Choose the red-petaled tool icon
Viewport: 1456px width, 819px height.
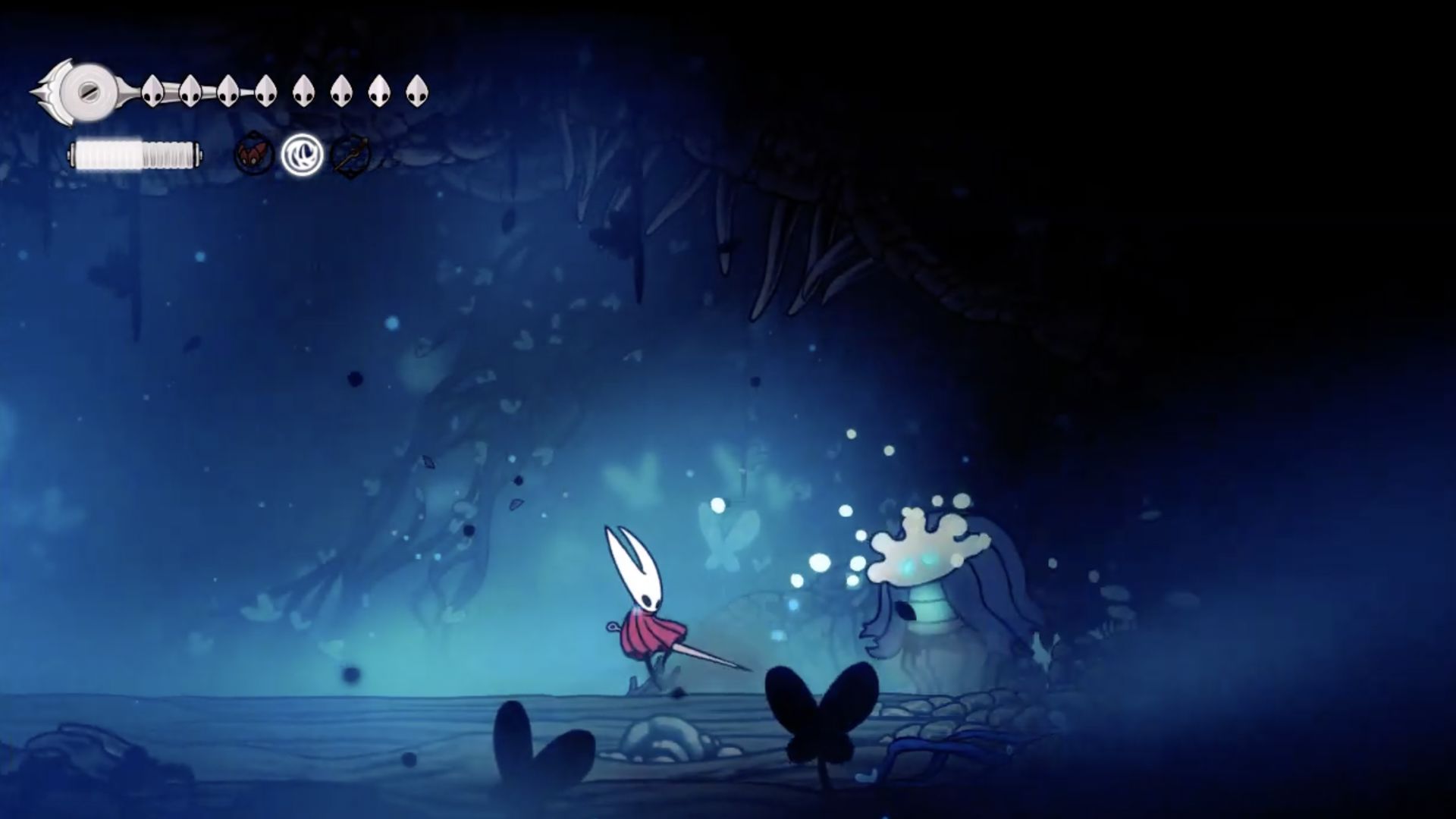coord(253,155)
